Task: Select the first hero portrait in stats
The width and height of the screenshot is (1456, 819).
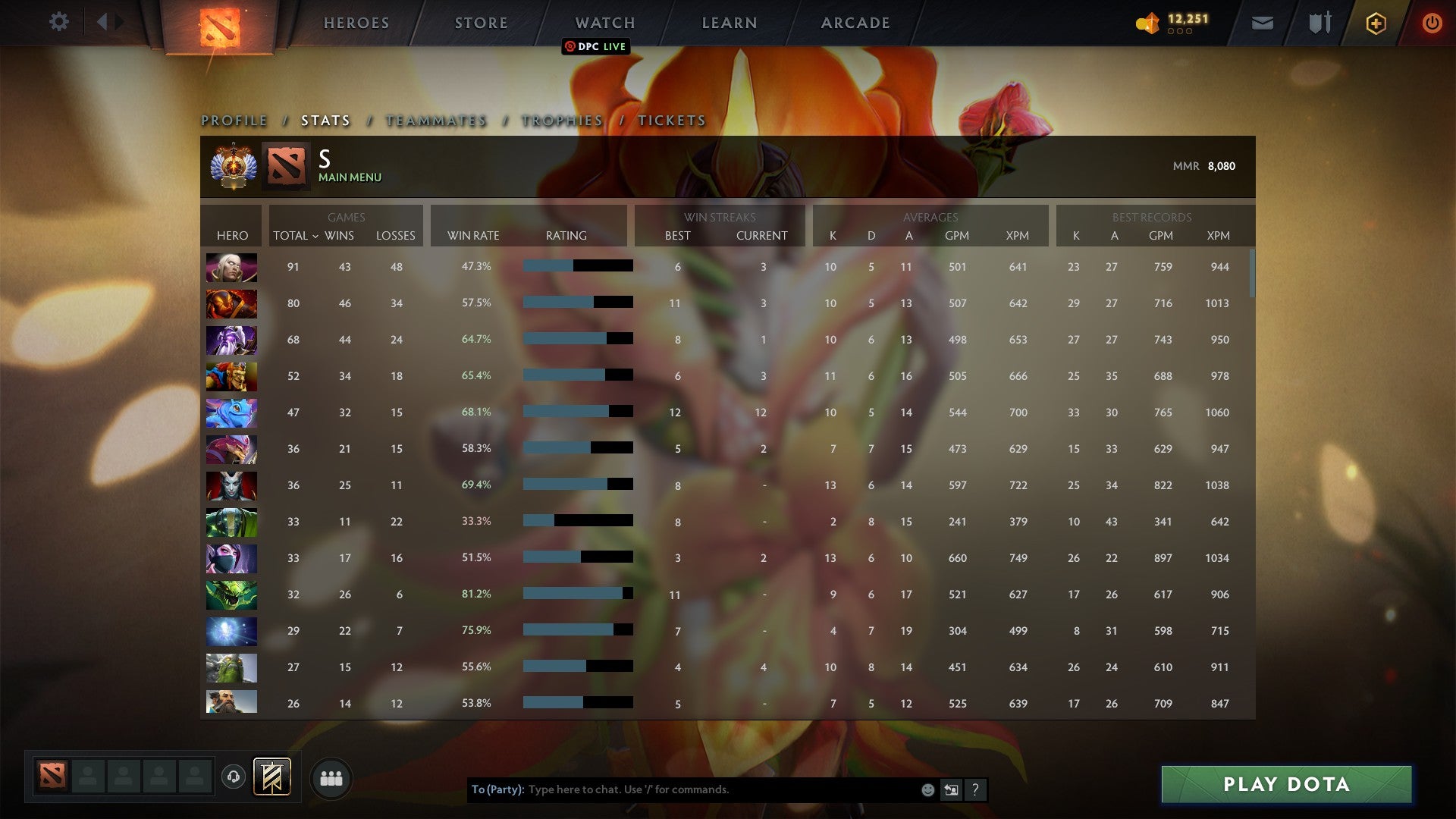Action: click(x=231, y=267)
